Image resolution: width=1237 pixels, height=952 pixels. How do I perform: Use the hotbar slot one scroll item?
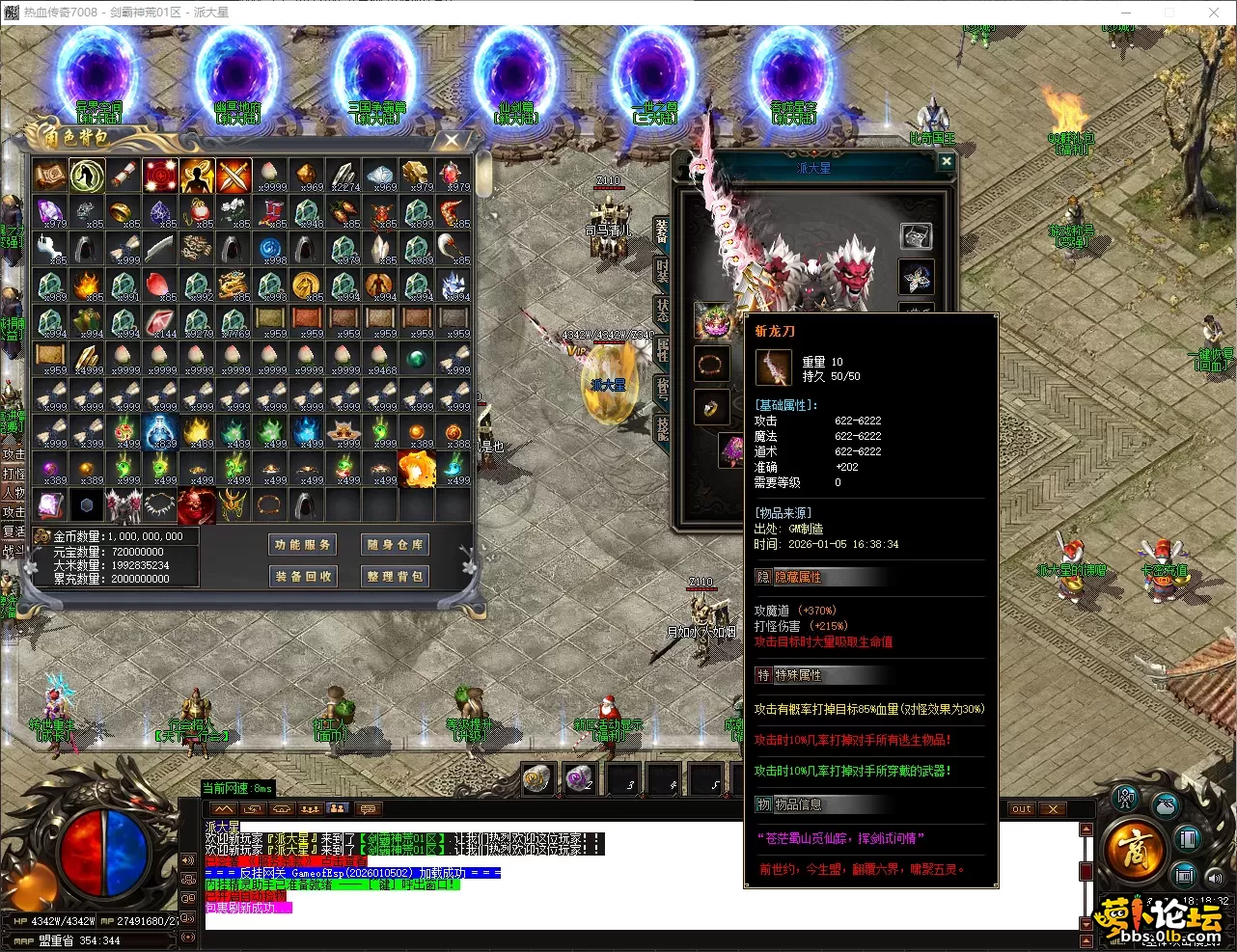(538, 779)
